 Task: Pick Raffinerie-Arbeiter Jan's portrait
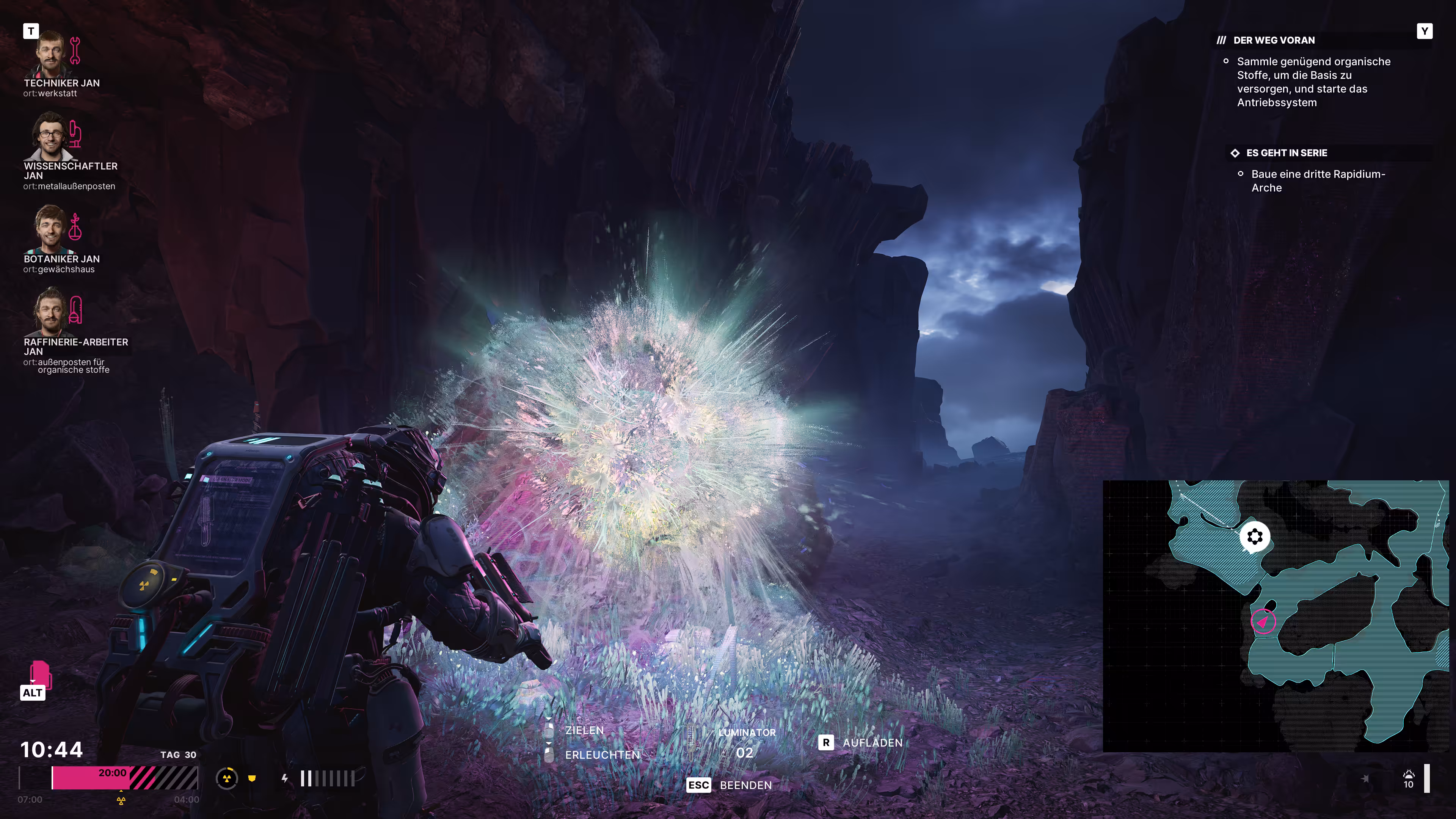tap(50, 311)
